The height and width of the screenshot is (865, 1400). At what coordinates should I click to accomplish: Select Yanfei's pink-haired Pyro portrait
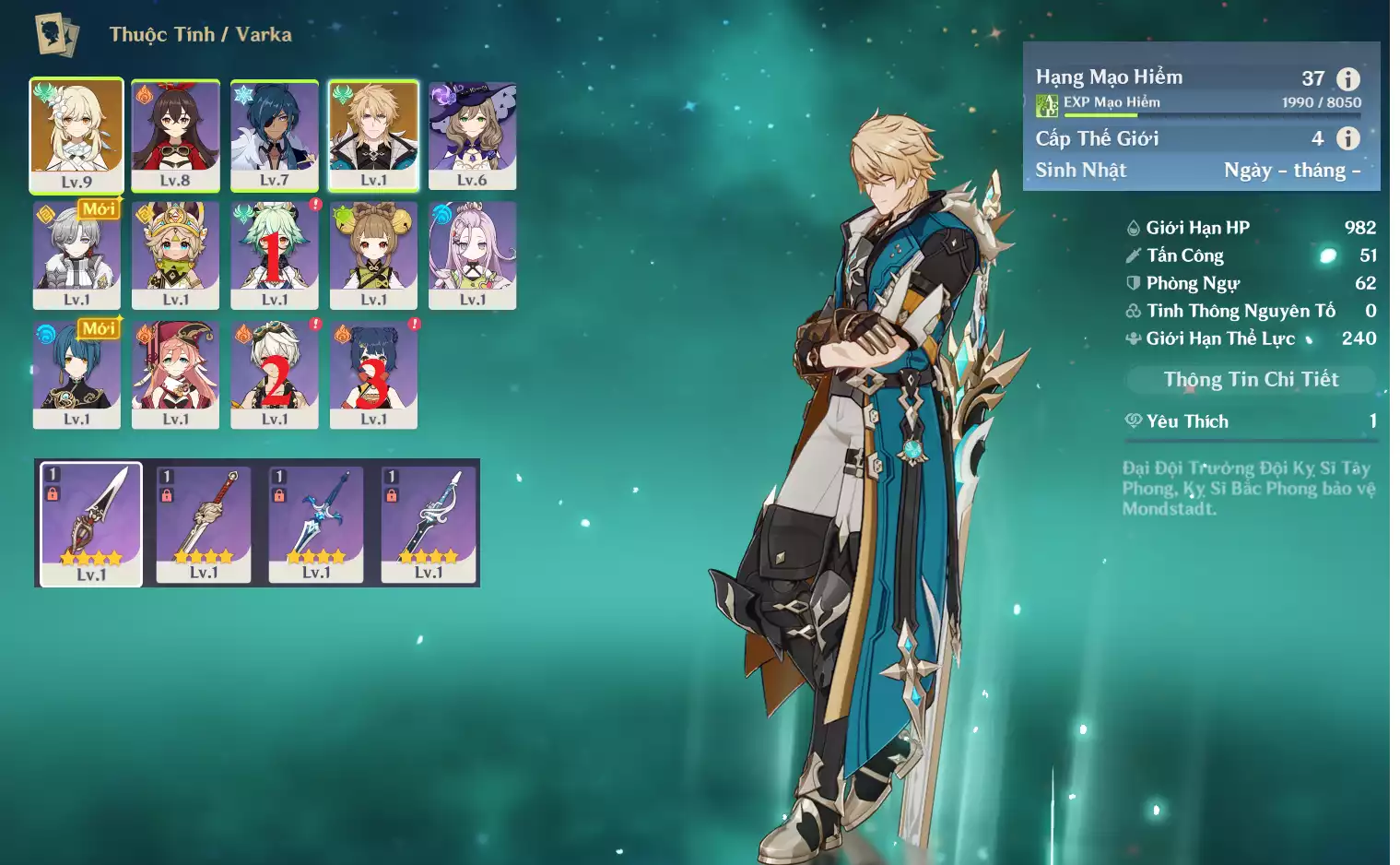pos(175,373)
